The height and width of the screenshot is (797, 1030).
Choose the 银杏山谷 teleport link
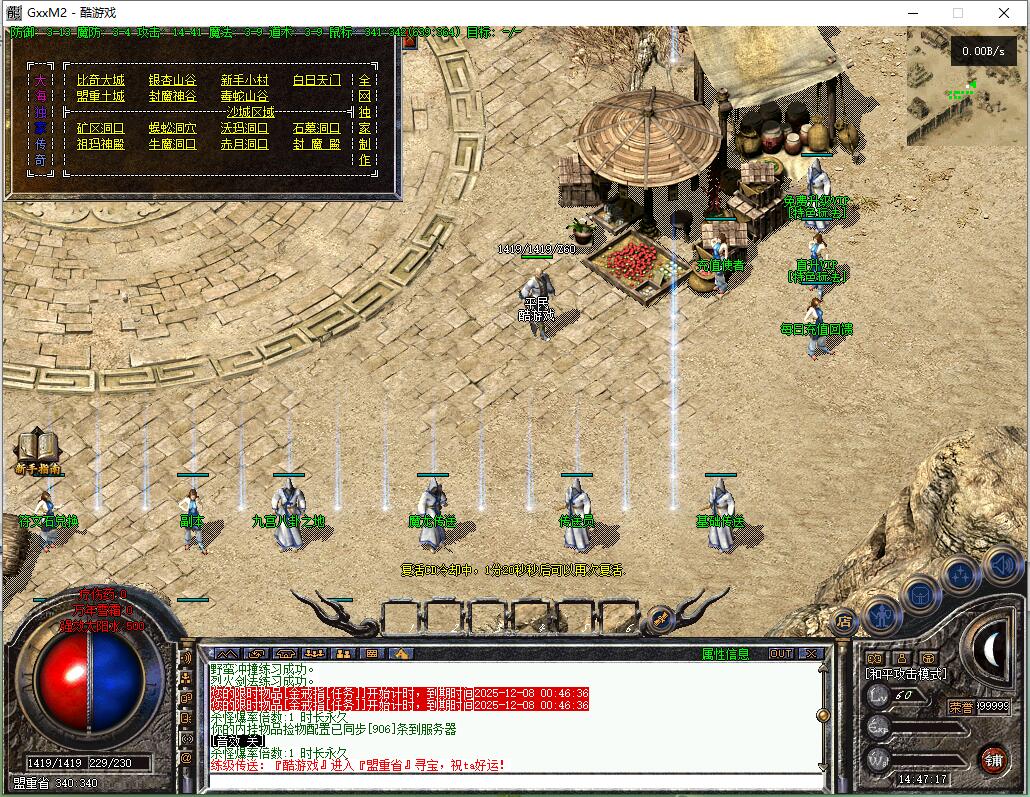click(x=173, y=80)
